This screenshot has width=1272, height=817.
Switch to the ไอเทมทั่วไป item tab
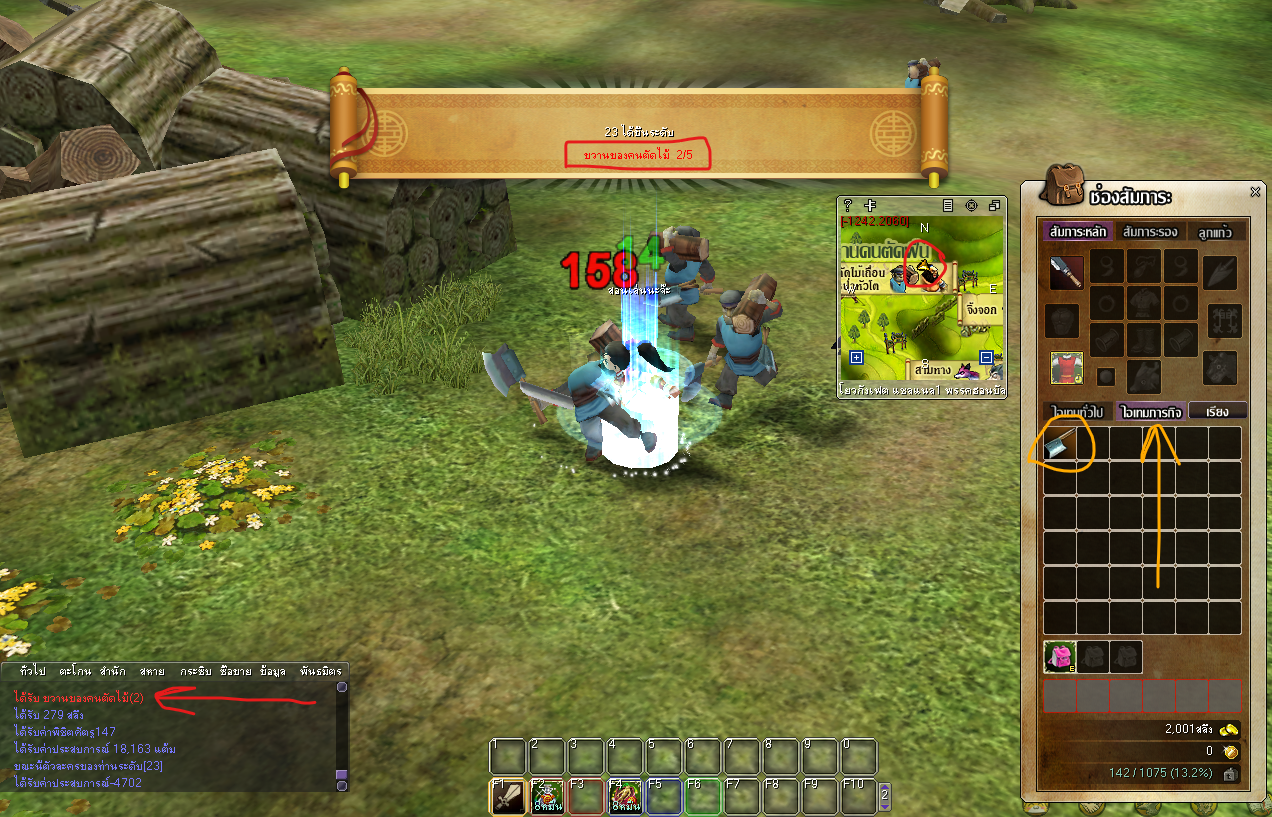[1076, 411]
